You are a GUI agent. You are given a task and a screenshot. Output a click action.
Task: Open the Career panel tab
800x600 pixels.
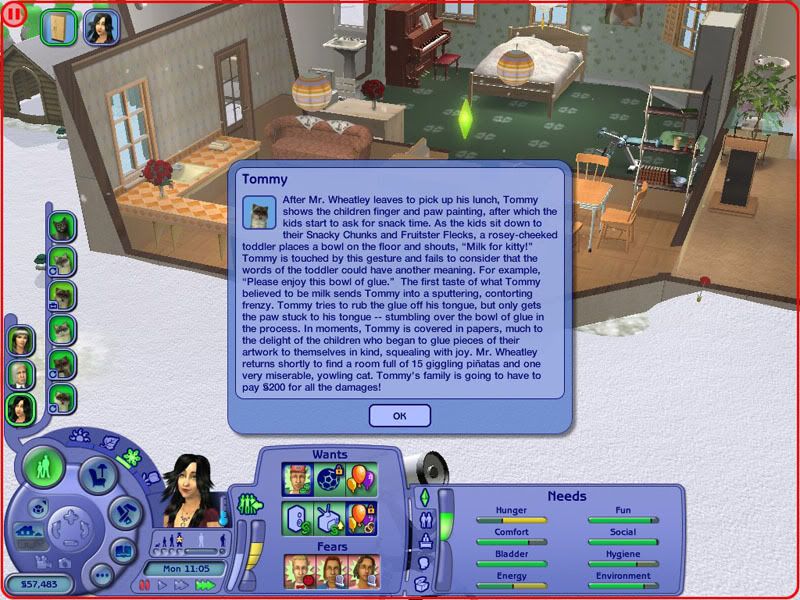pyautogui.click(x=423, y=541)
